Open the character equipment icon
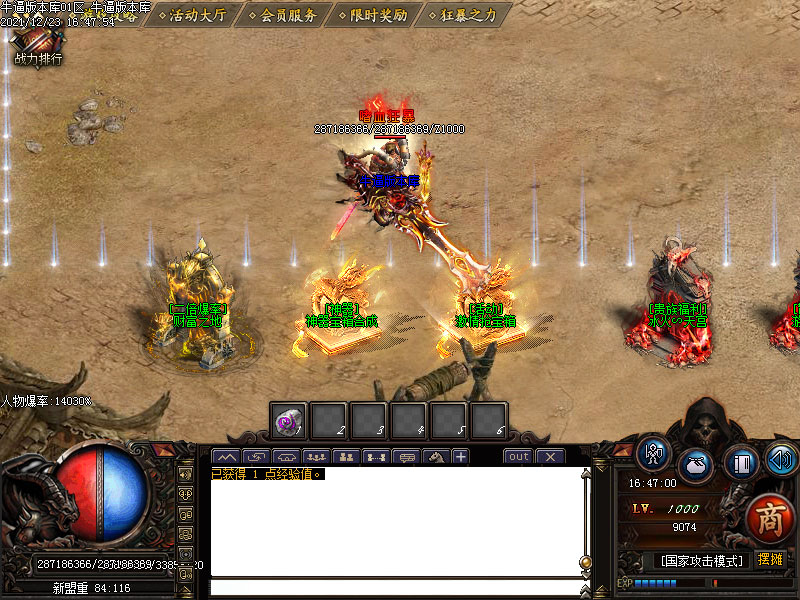Viewport: 800px width, 600px height. point(655,455)
